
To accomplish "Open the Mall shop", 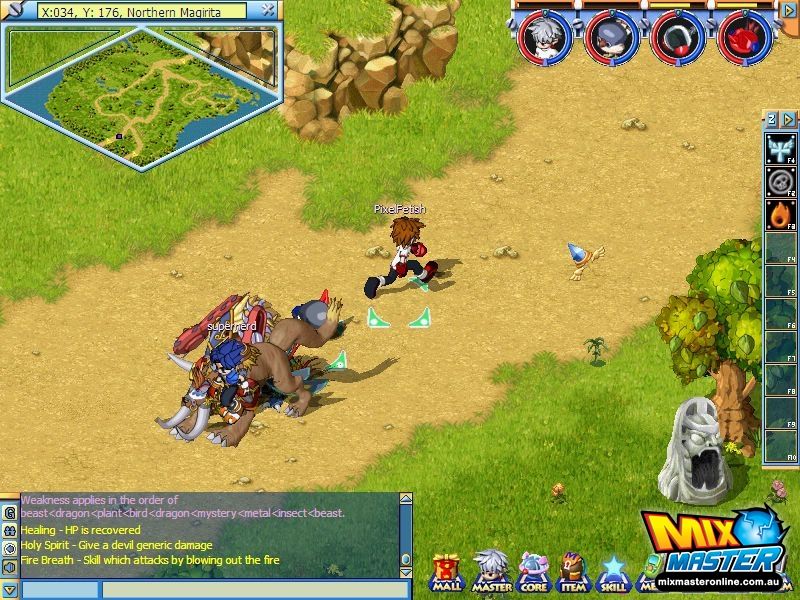I will coord(446,572).
